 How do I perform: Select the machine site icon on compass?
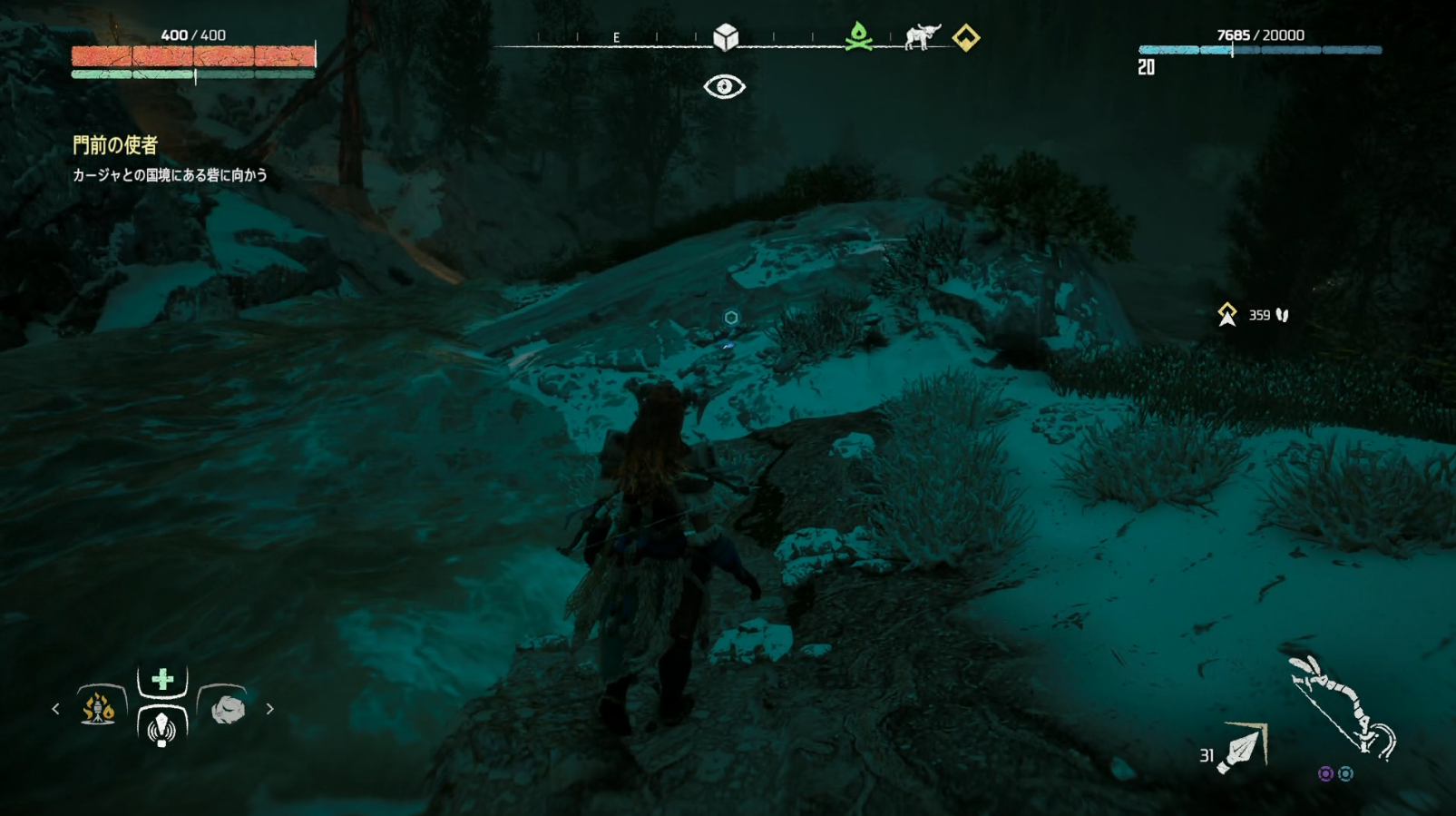[x=922, y=37]
